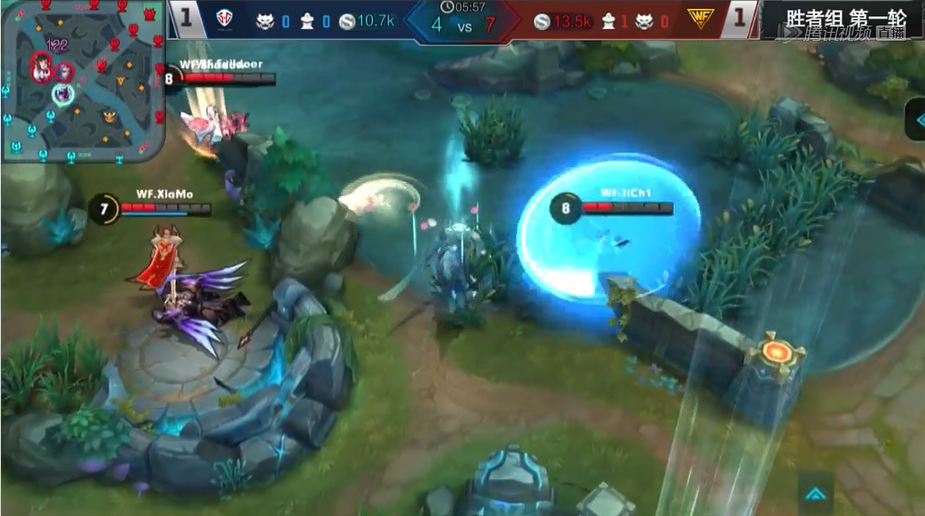925x516 pixels.
Task: Click the WF team logo in scoreboard
Action: tap(700, 18)
